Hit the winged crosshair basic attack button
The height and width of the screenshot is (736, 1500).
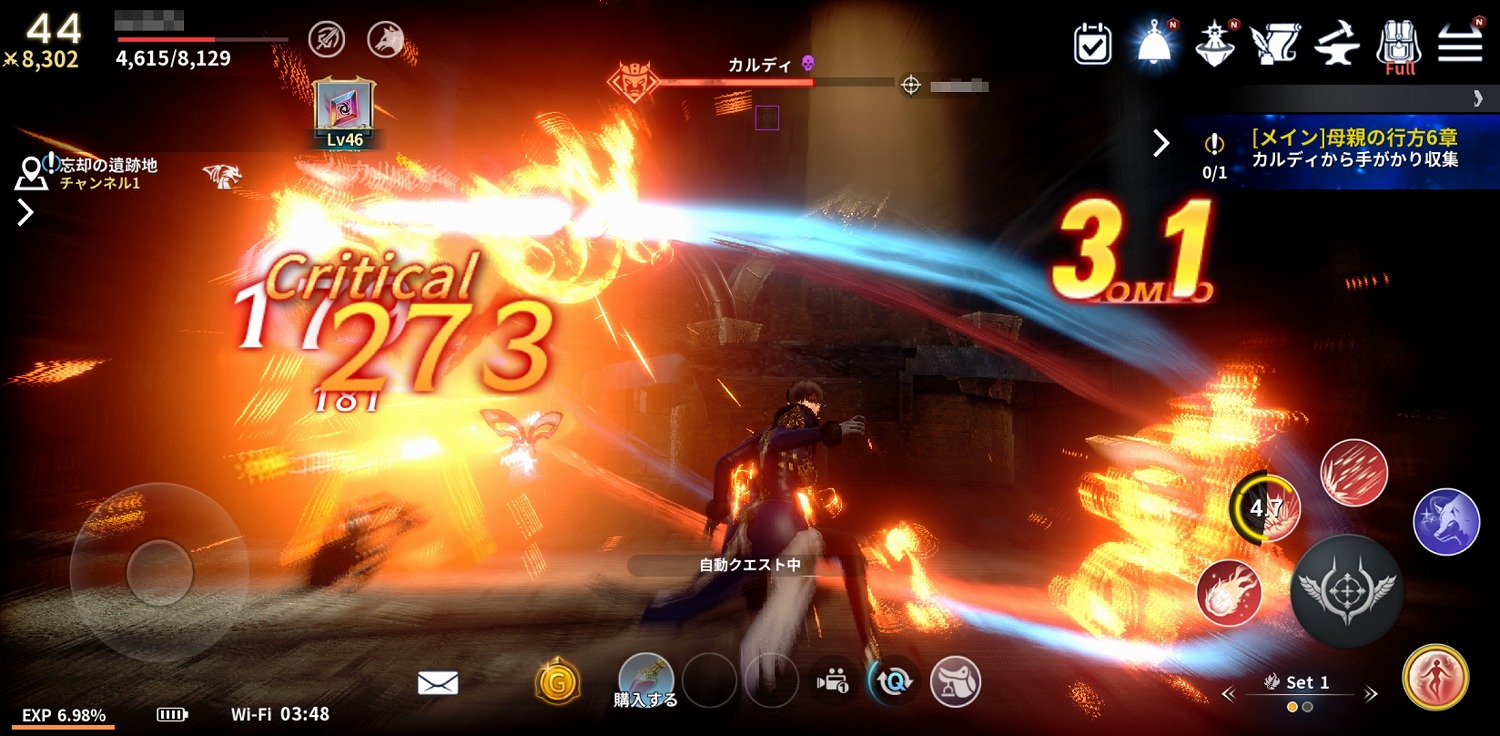click(1346, 592)
